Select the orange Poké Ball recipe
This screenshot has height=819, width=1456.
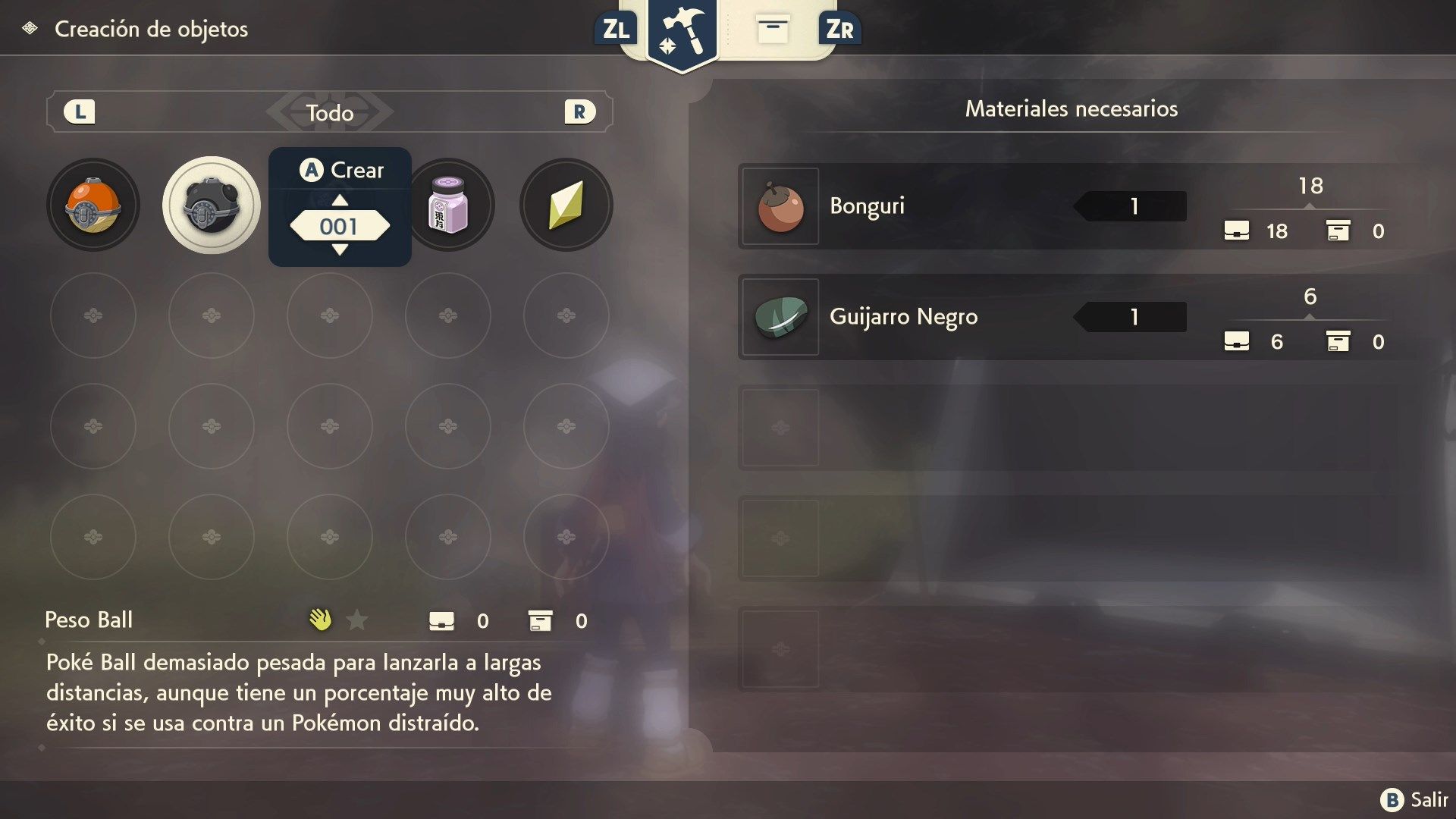pyautogui.click(x=93, y=205)
